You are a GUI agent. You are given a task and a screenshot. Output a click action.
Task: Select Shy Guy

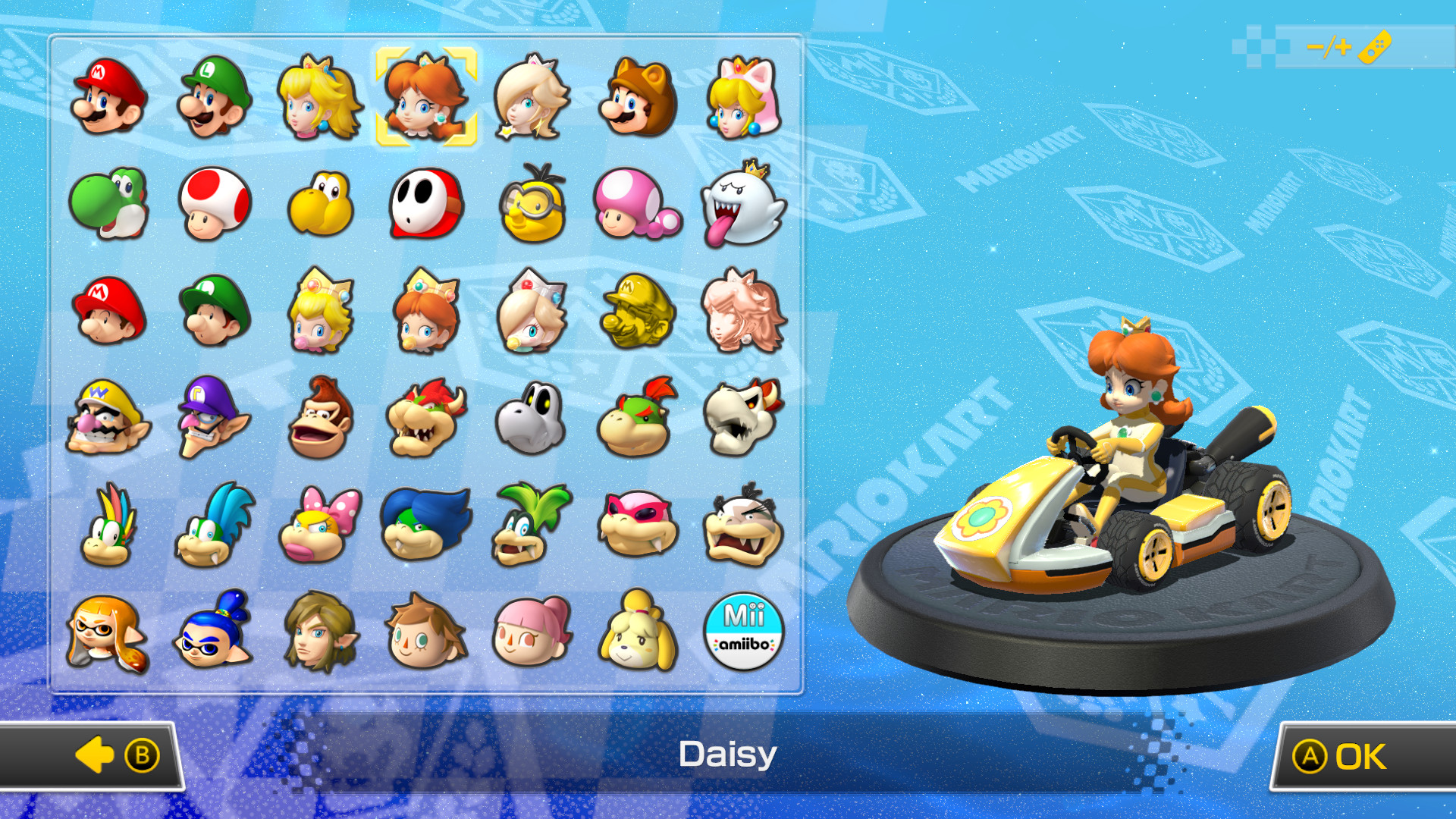[x=426, y=203]
